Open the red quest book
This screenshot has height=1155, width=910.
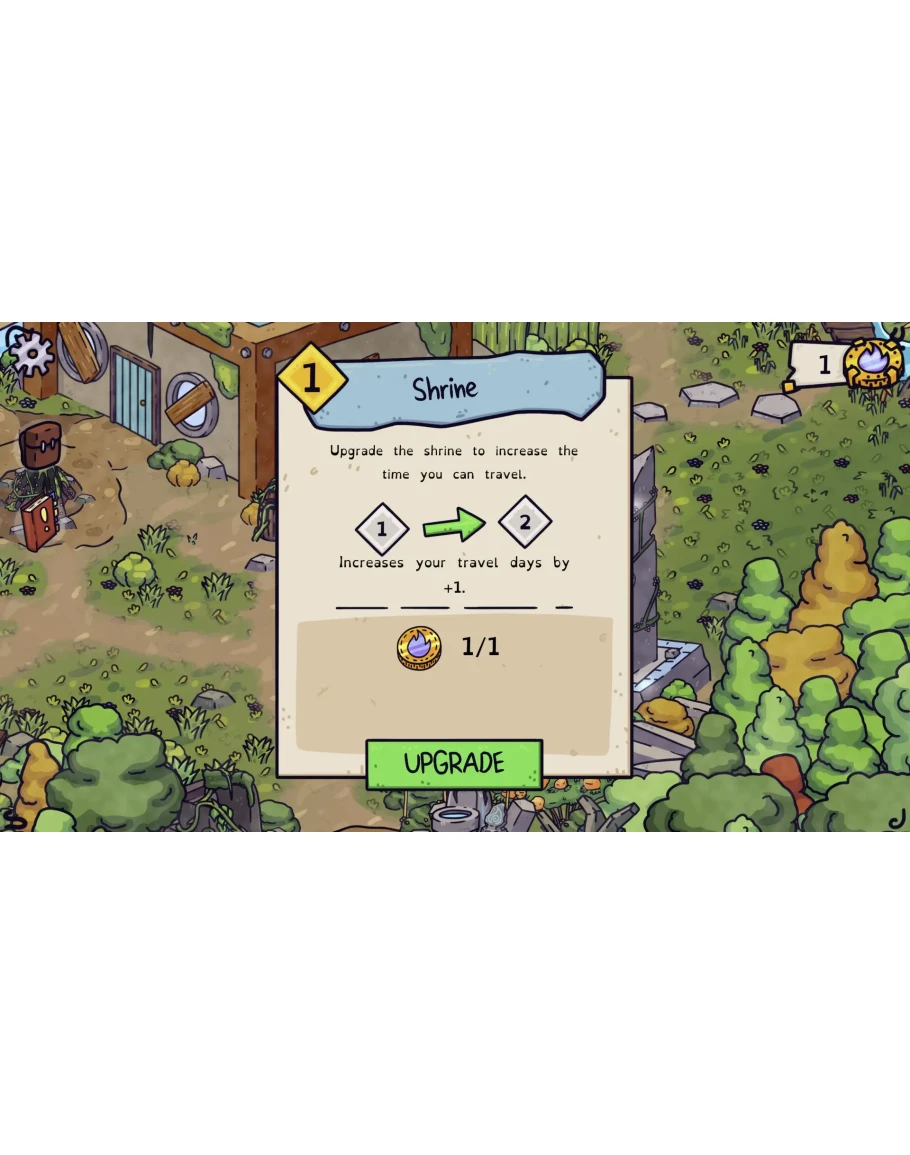pyautogui.click(x=41, y=521)
